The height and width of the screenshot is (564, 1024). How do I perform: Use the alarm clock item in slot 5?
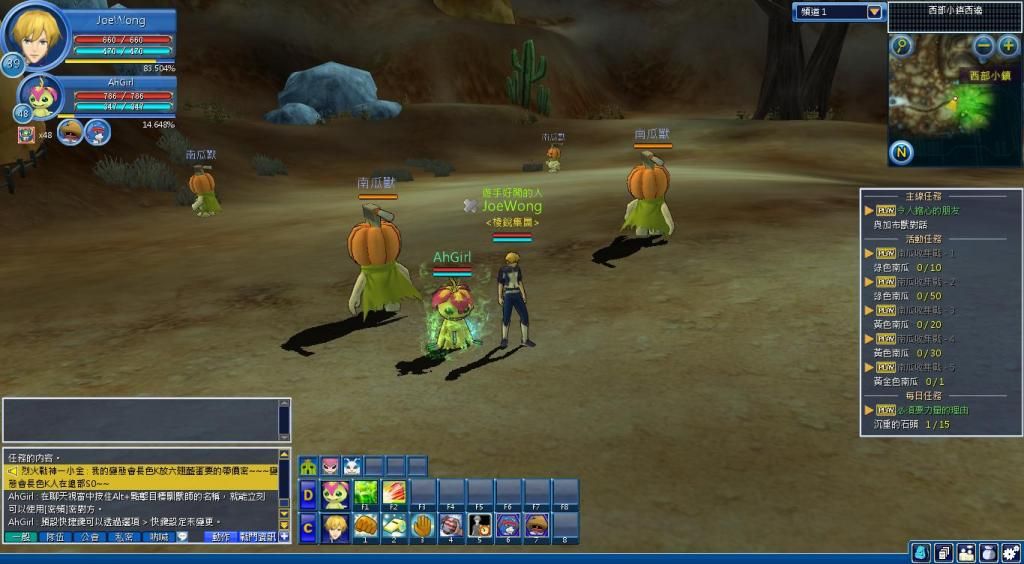coord(480,524)
